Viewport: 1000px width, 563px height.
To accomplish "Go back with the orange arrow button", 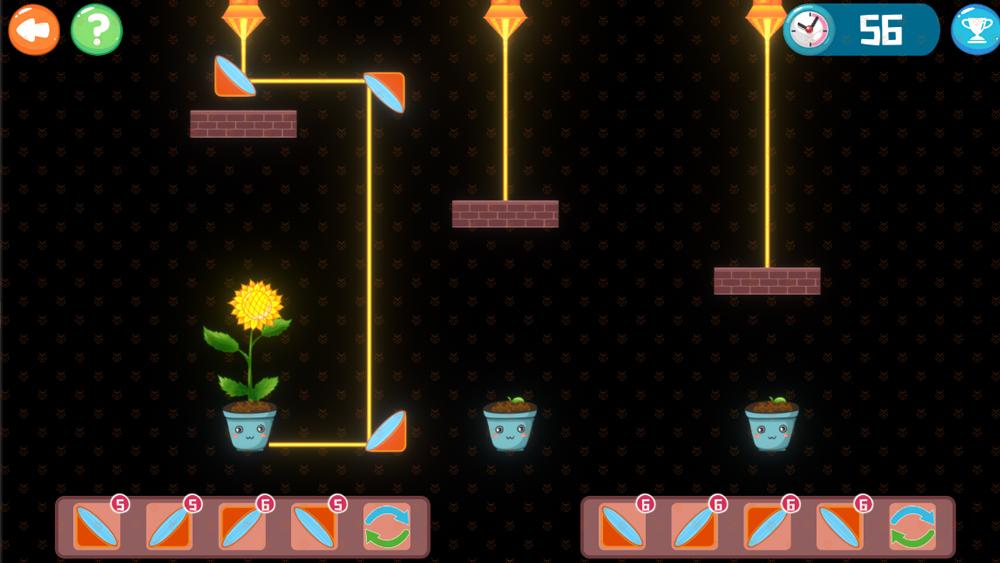I will (x=33, y=30).
